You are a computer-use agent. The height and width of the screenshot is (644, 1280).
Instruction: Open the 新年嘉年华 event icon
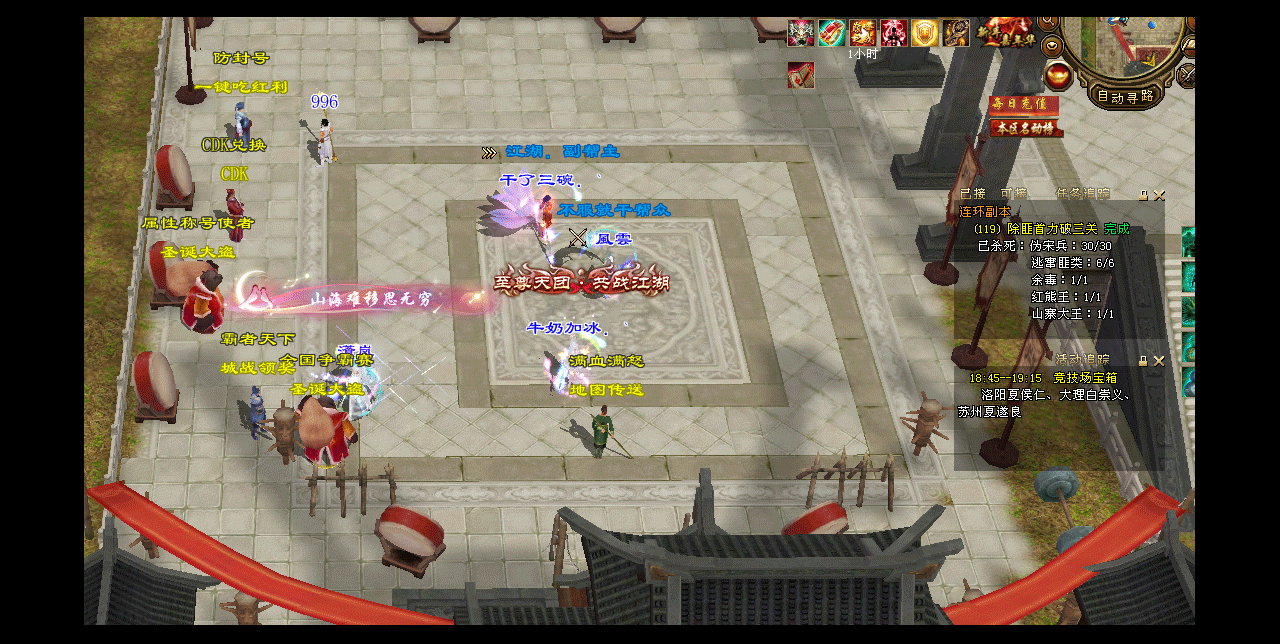(1005, 32)
